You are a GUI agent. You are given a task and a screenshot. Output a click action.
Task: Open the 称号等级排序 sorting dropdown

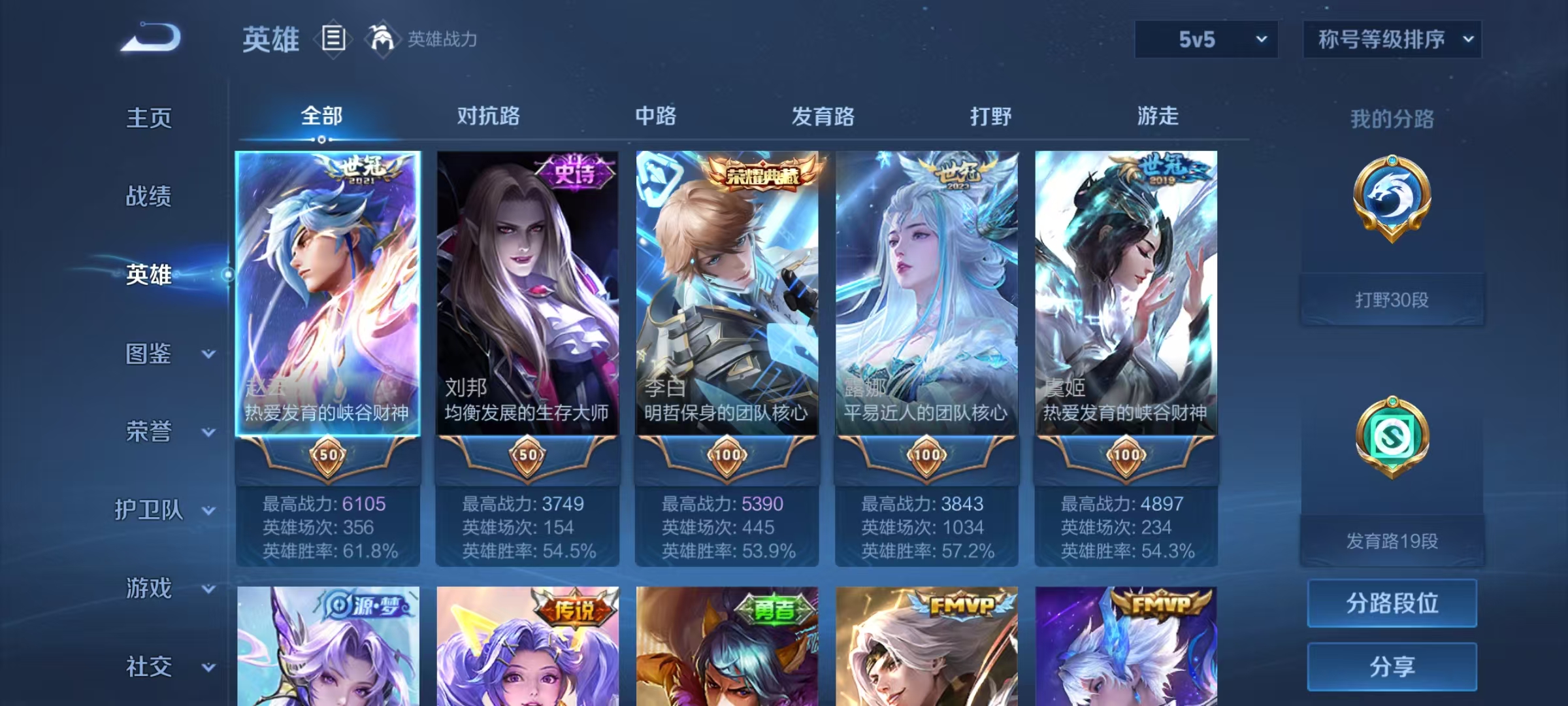tap(1392, 38)
